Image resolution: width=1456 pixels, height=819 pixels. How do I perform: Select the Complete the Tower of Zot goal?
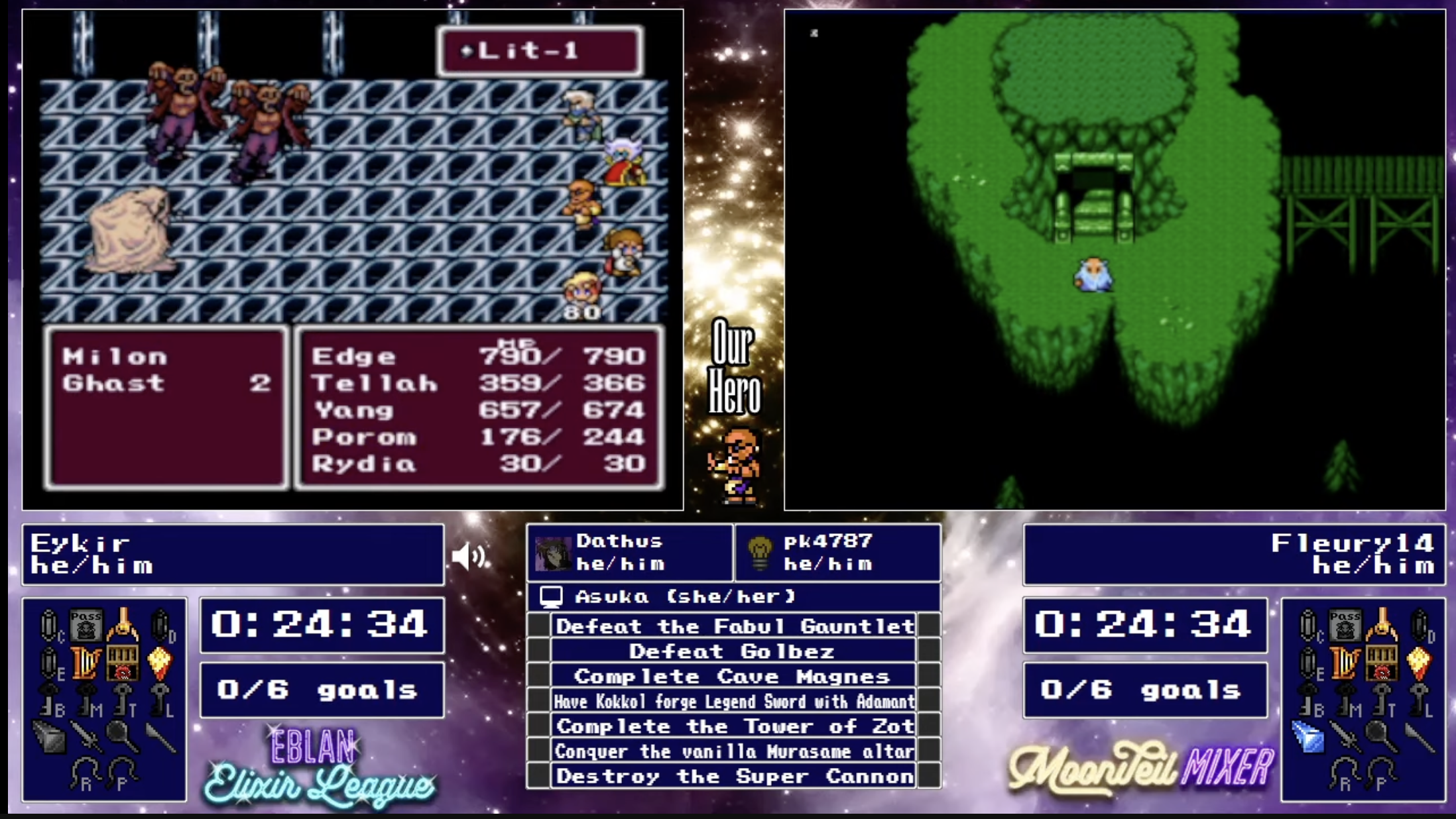[734, 726]
